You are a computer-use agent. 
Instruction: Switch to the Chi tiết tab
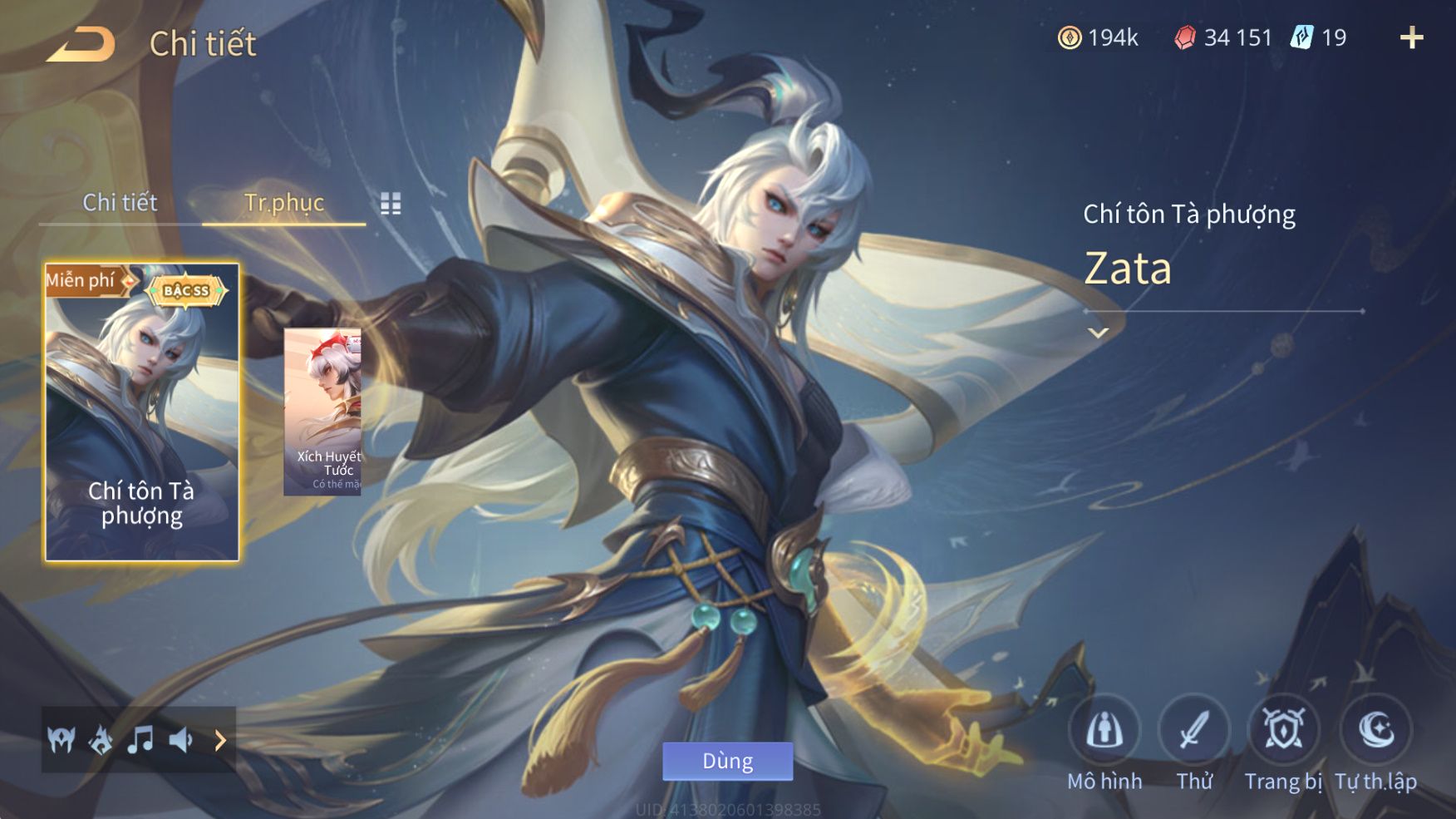120,202
